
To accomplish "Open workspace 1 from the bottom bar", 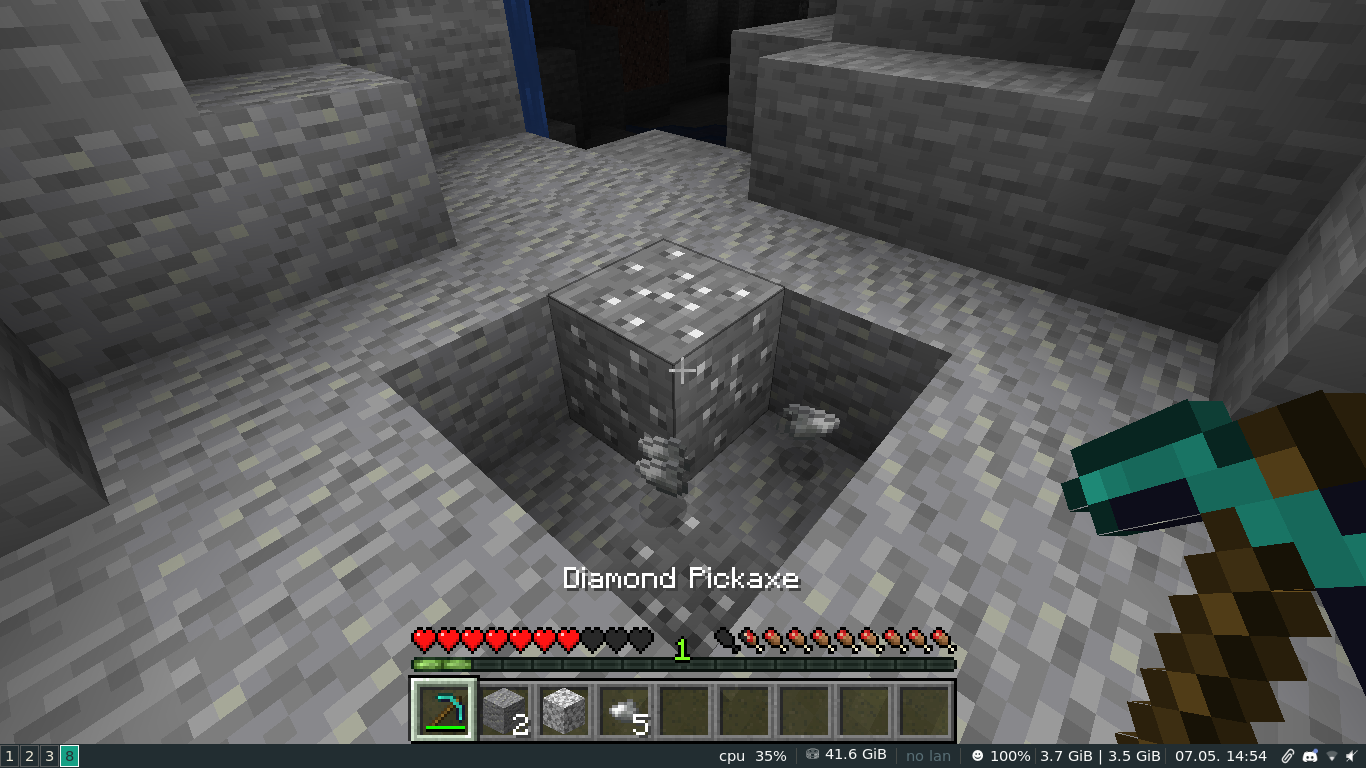I will [x=9, y=755].
